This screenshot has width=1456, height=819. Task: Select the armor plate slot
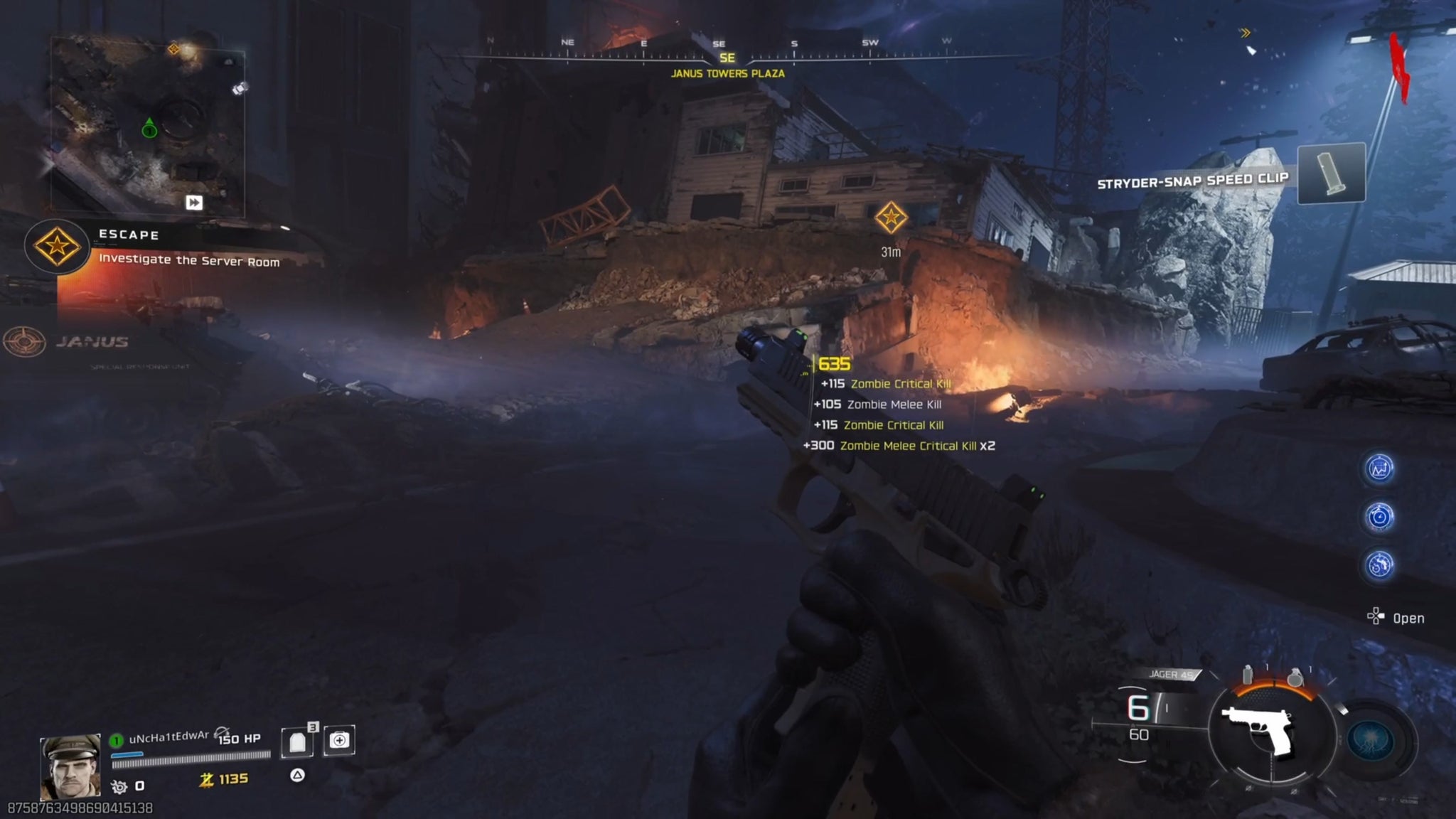pos(298,742)
